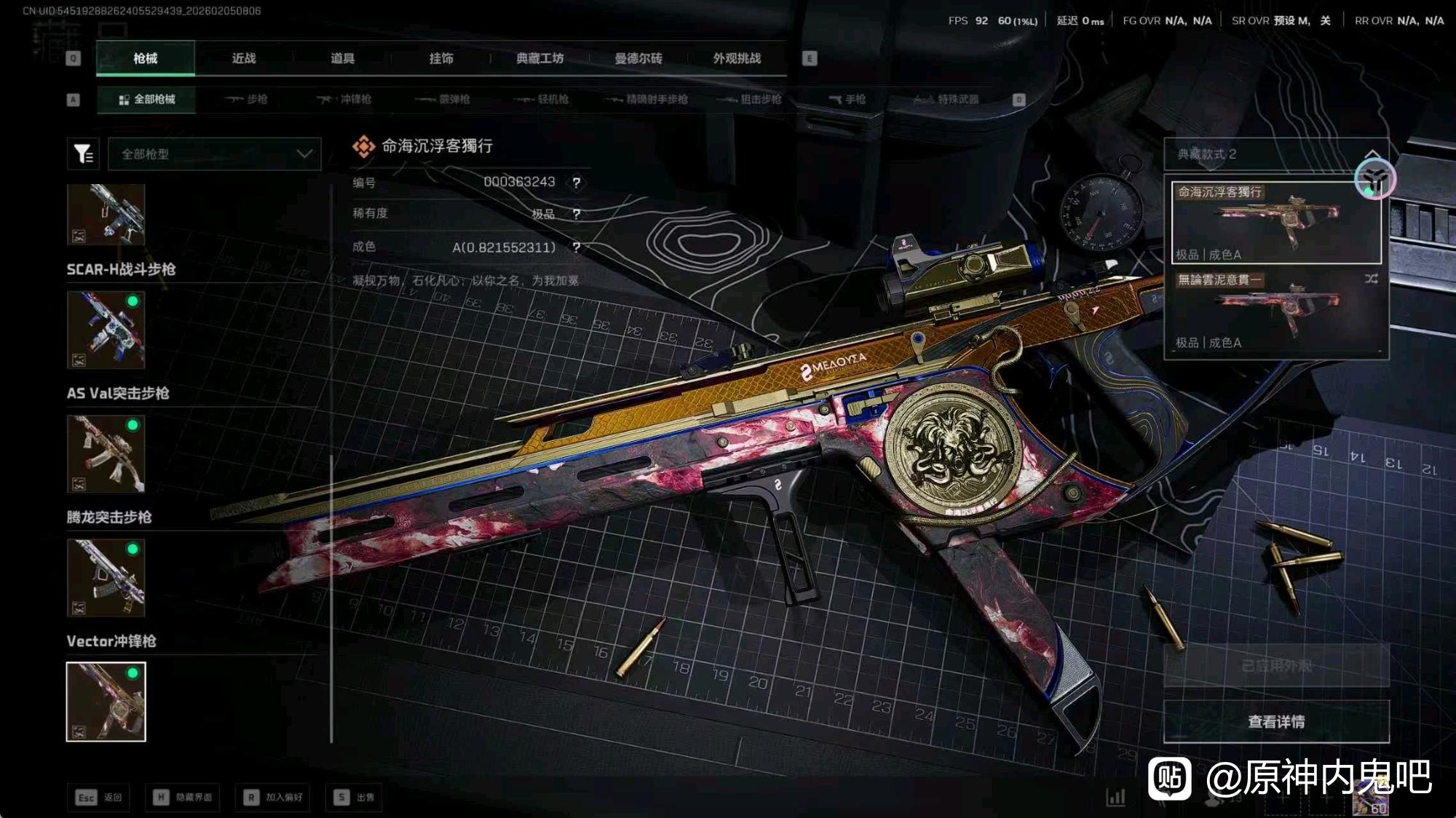1456x818 pixels.
Task: Click the 查看详情 view details button
Action: tap(1276, 721)
